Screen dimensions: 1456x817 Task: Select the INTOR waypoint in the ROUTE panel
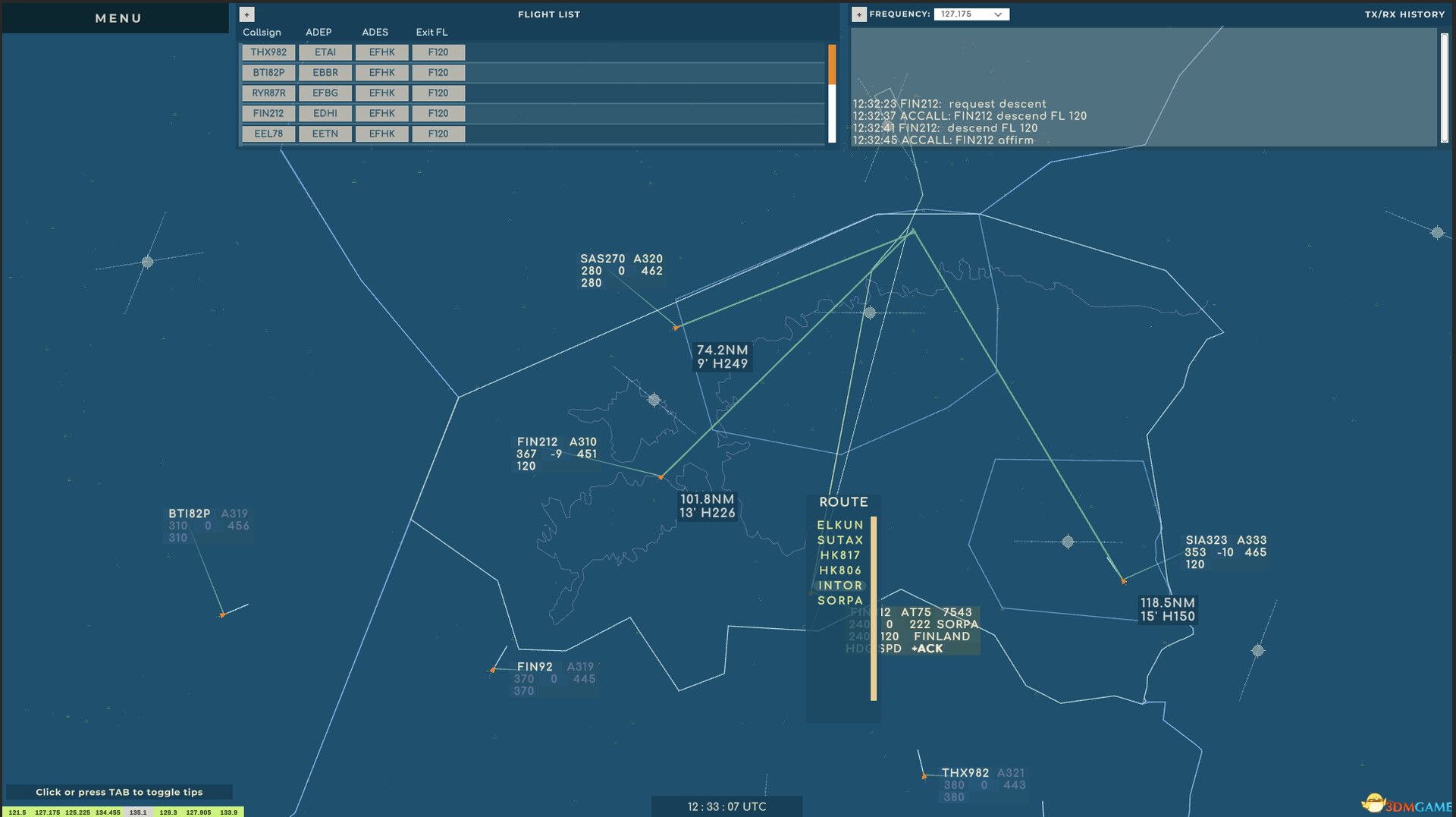pyautogui.click(x=840, y=586)
